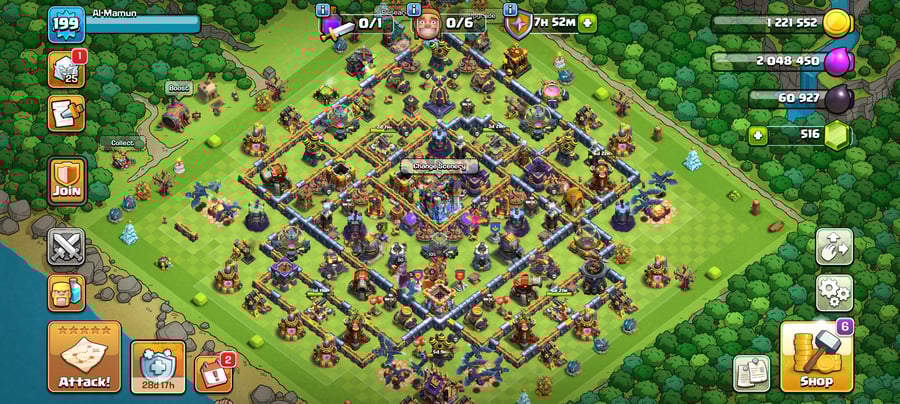900x404 pixels.
Task: Click the level 199 experience badge
Action: 65,25
